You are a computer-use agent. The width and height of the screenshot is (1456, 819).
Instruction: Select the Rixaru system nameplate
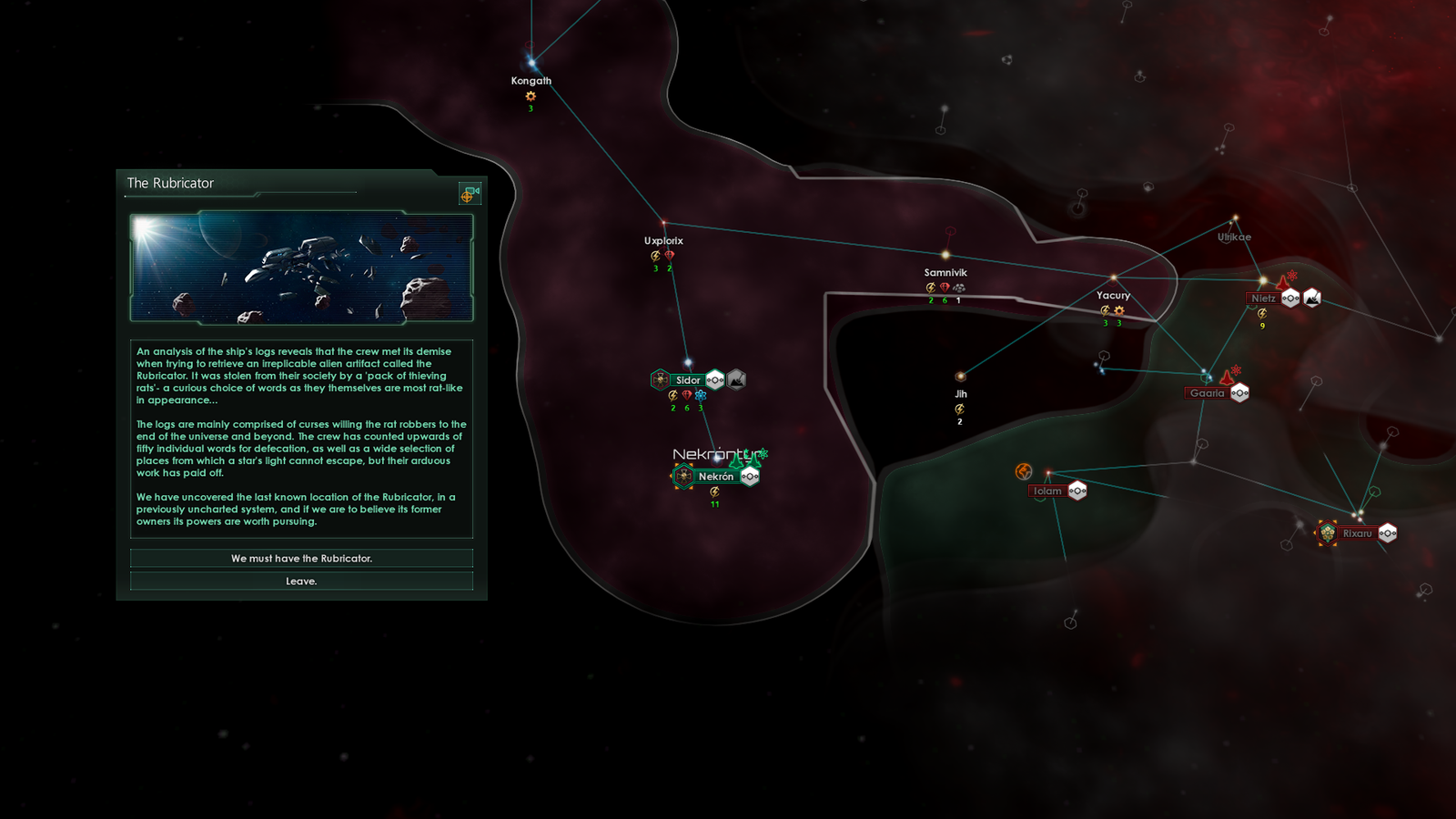[1357, 533]
